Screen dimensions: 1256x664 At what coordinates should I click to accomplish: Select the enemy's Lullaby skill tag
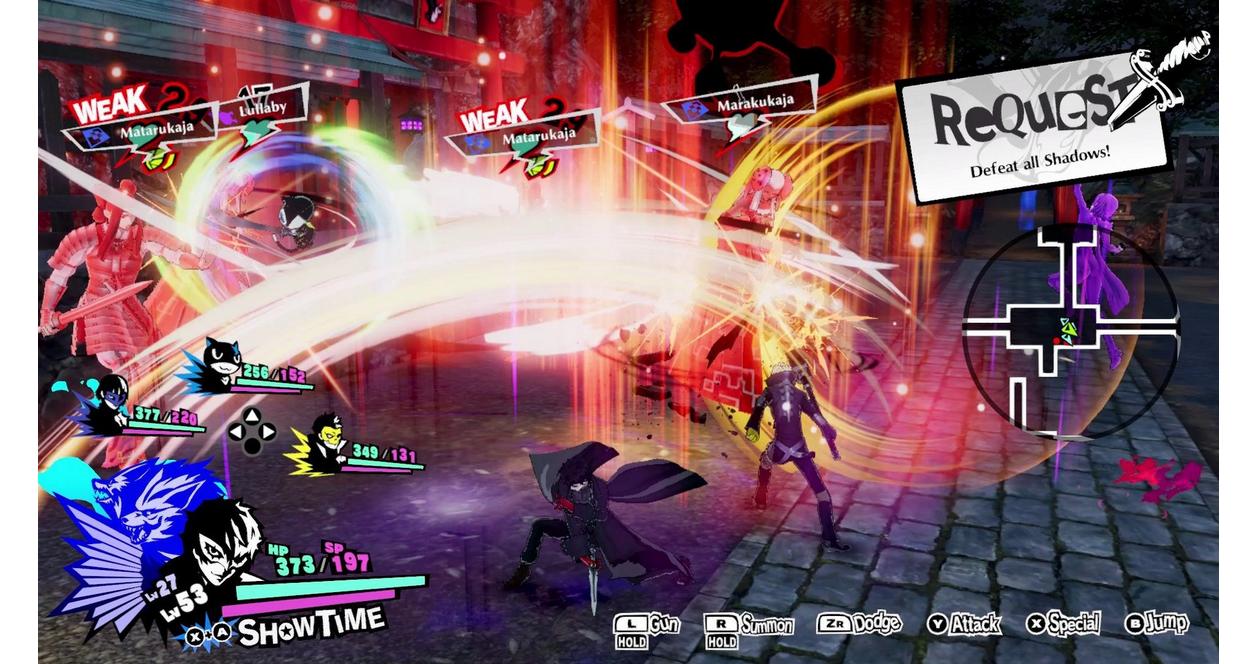(x=262, y=108)
